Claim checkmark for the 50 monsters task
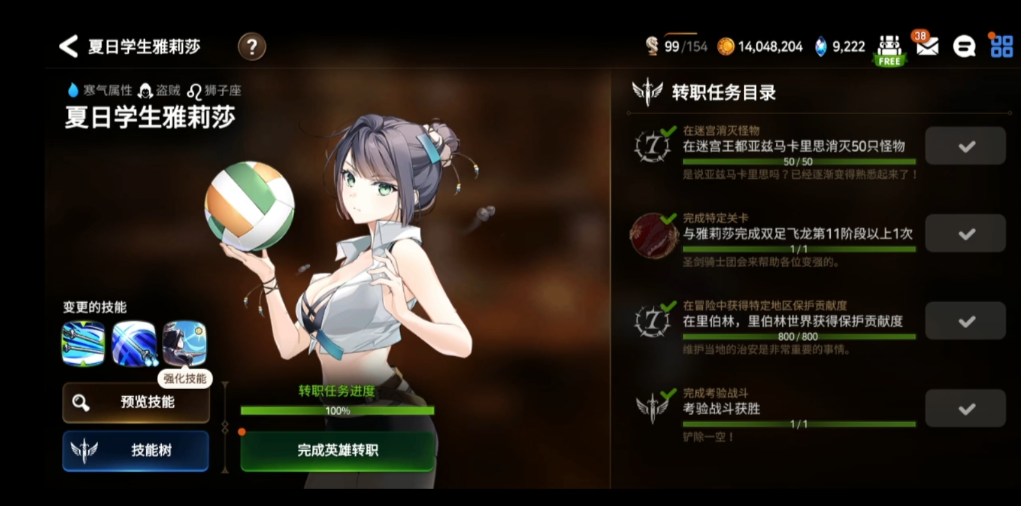The image size is (1021, 506). [965, 146]
